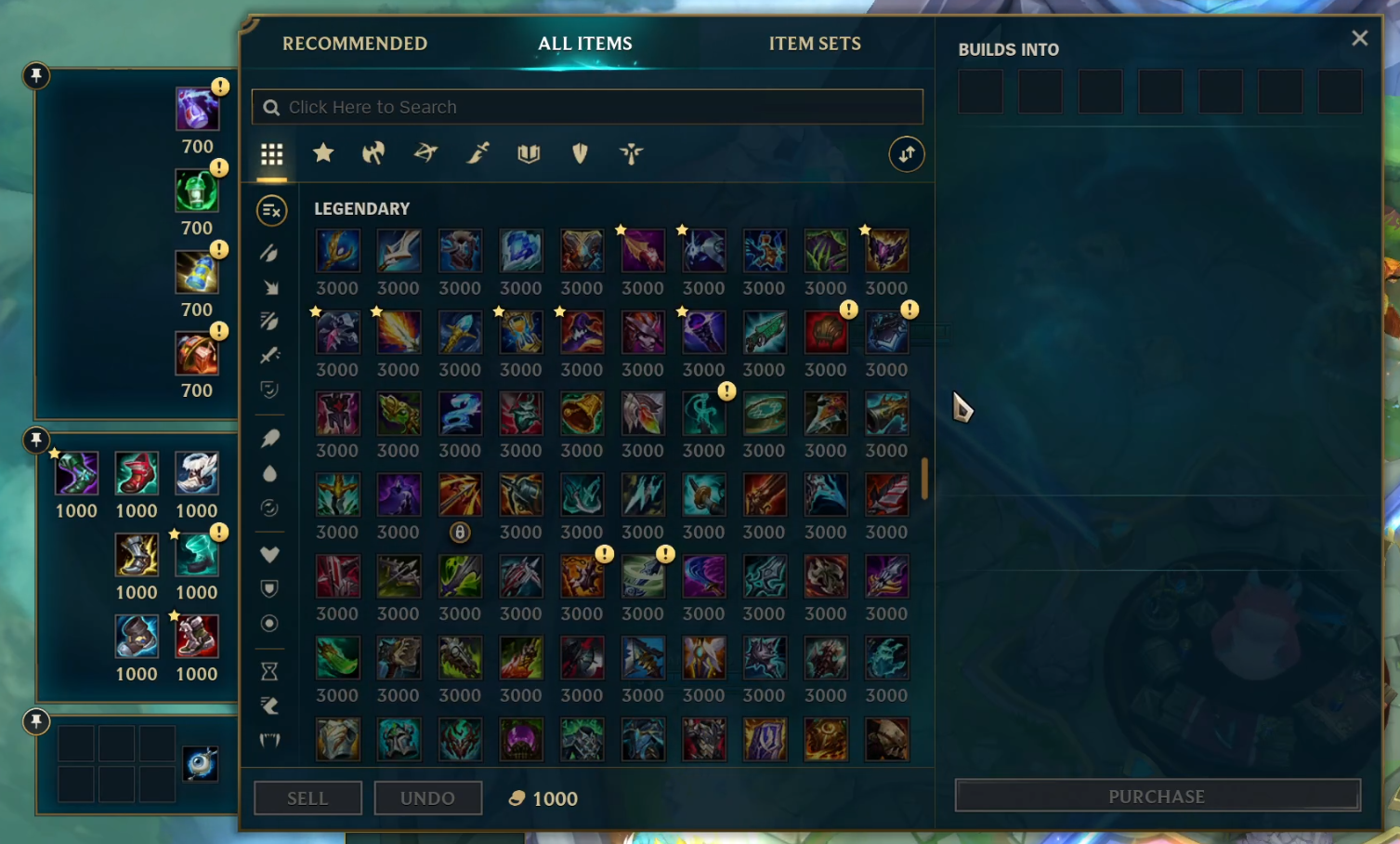The width and height of the screenshot is (1400, 844).
Task: Unpin the boots panel
Action: [37, 441]
